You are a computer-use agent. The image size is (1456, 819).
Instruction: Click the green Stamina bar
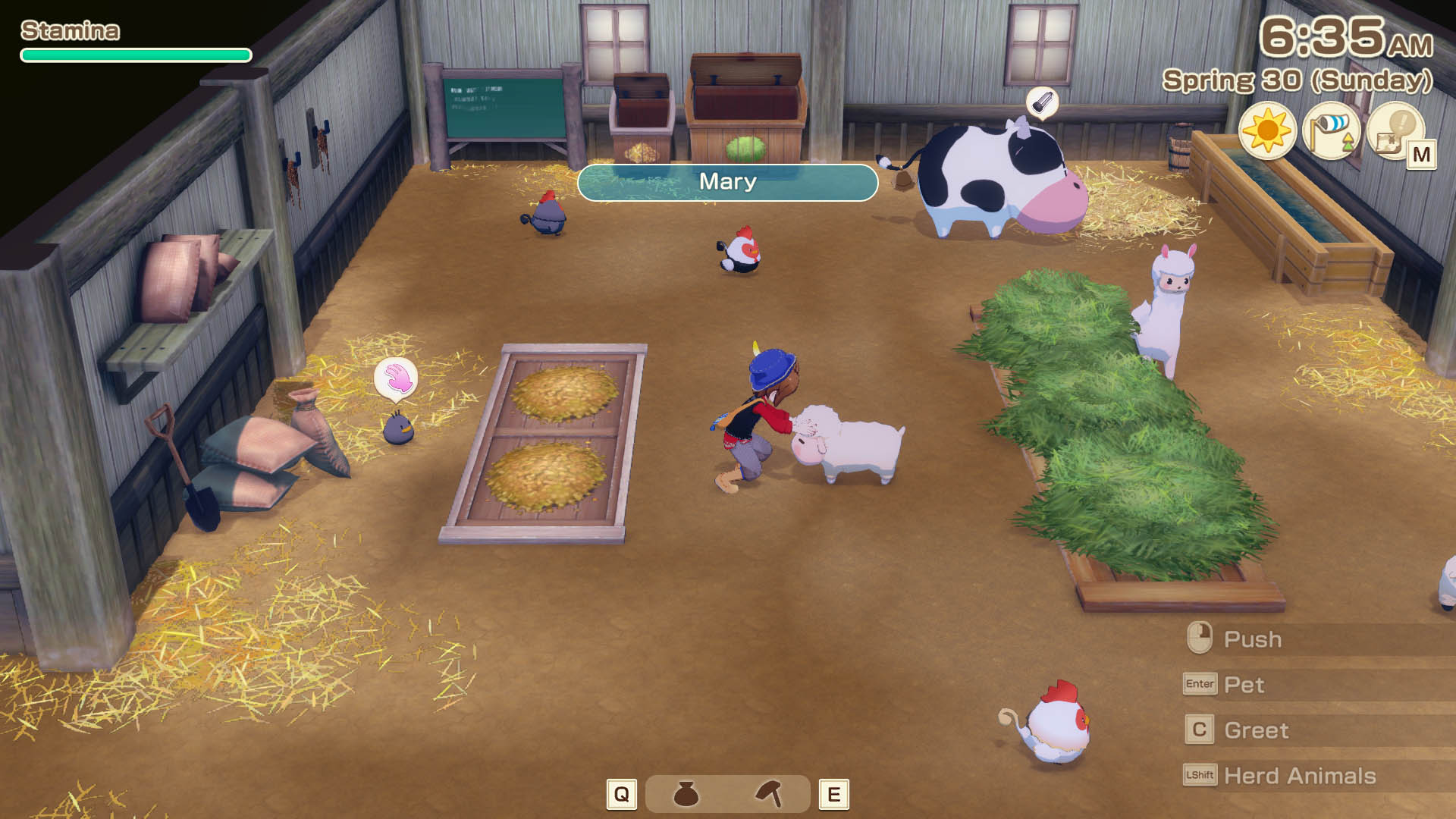(135, 55)
